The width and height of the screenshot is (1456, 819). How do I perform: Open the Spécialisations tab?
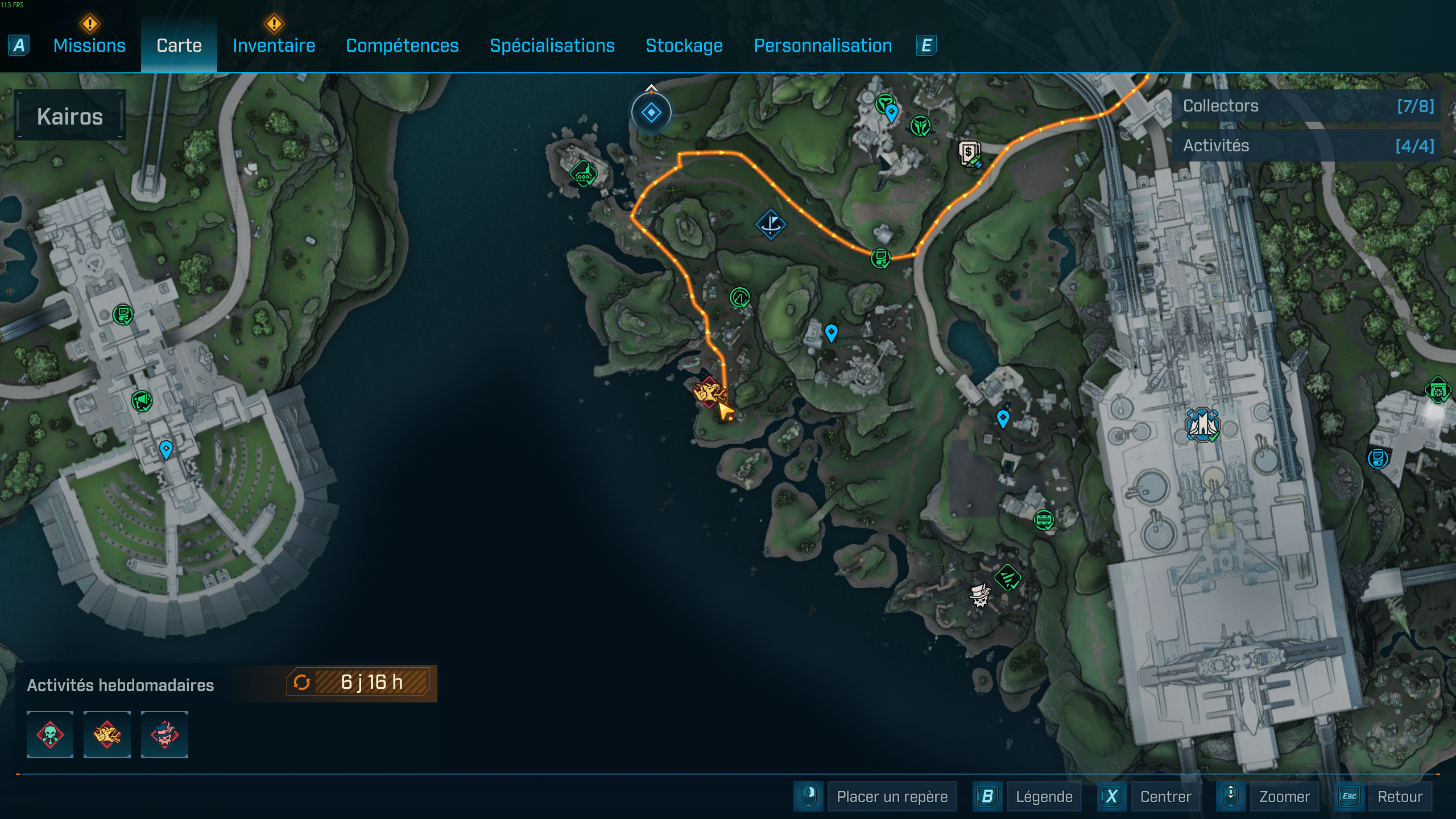(553, 45)
